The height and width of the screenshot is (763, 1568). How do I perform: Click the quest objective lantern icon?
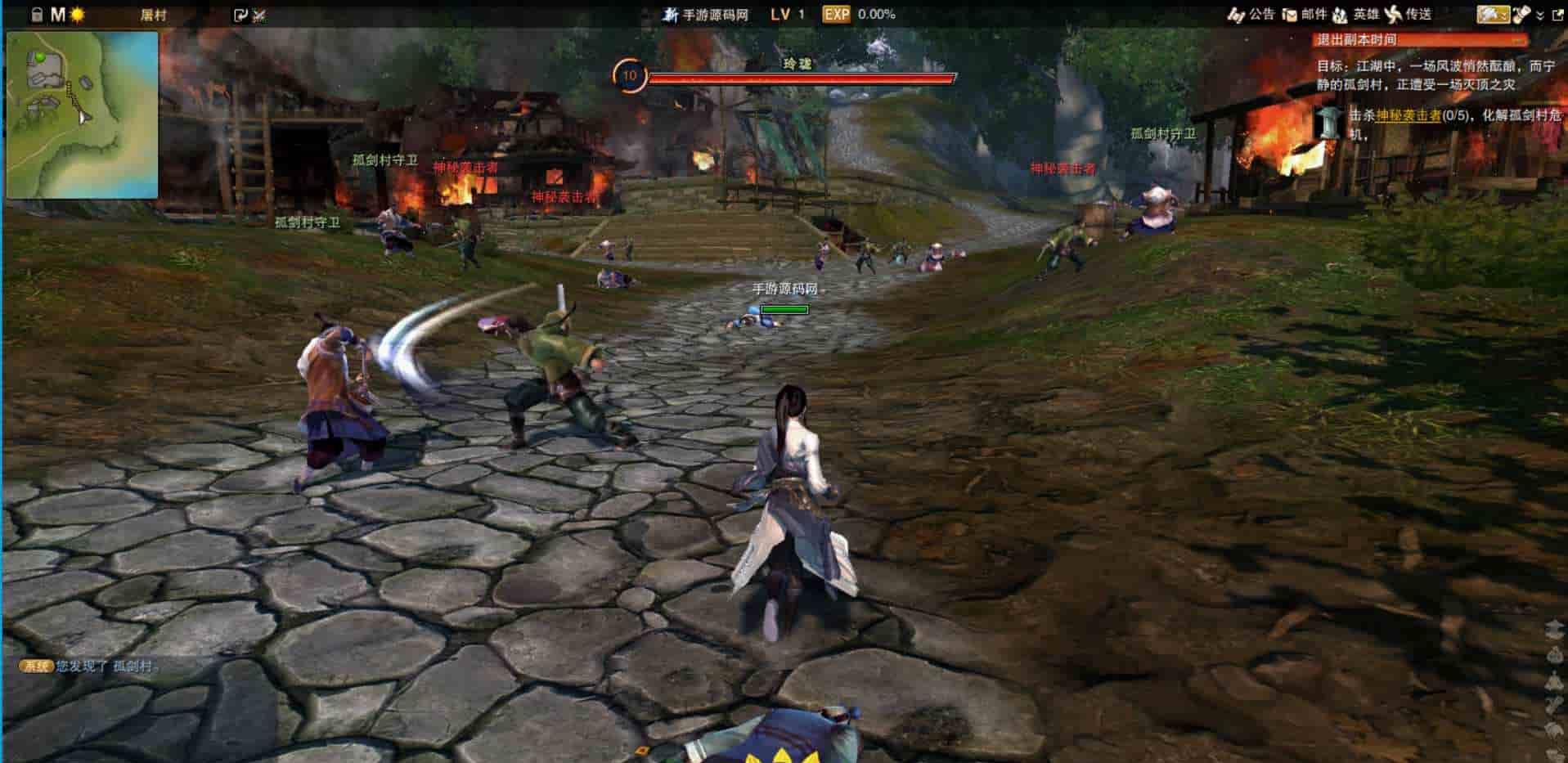tap(1328, 122)
